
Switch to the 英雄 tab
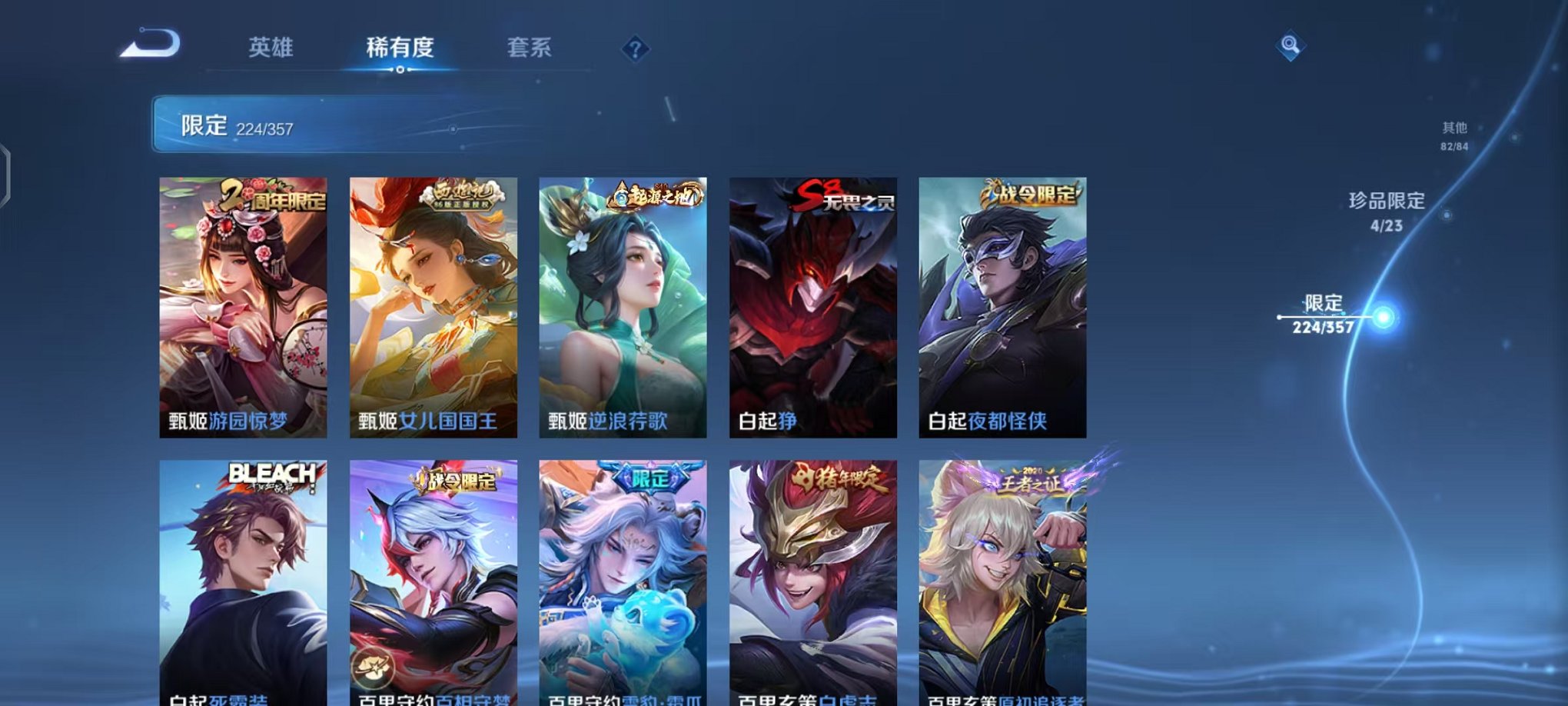(x=271, y=48)
